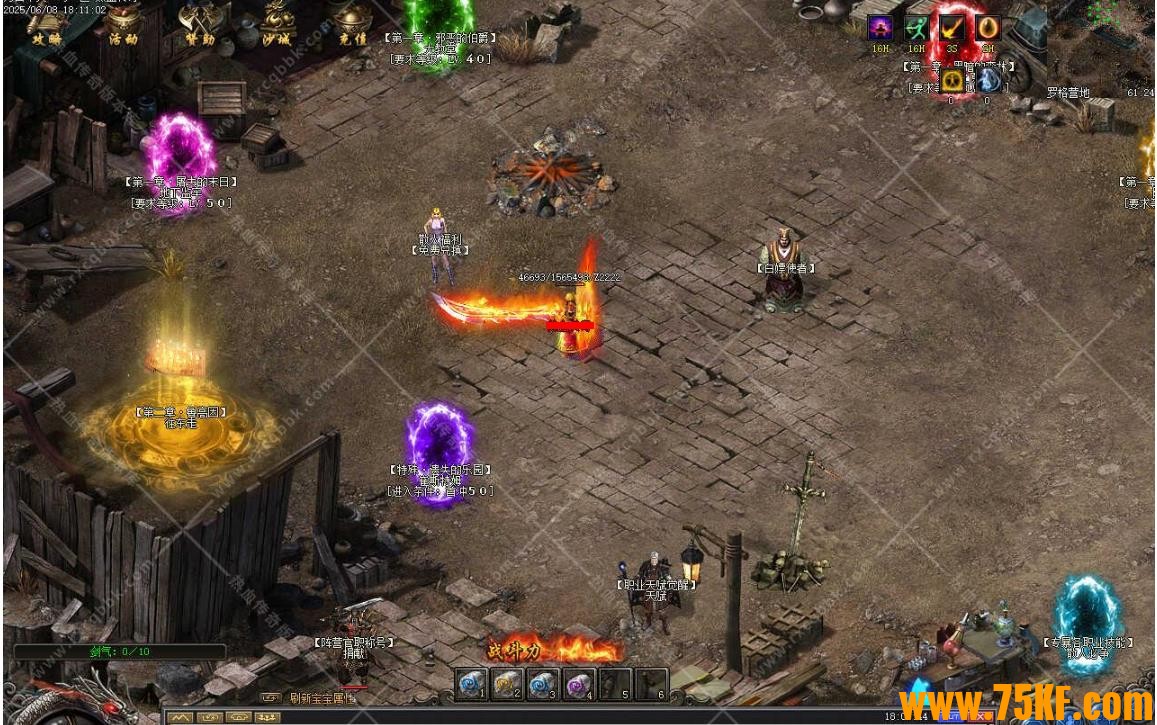
Task: Use the blue scroll in hotbar slot 3
Action: 543,685
